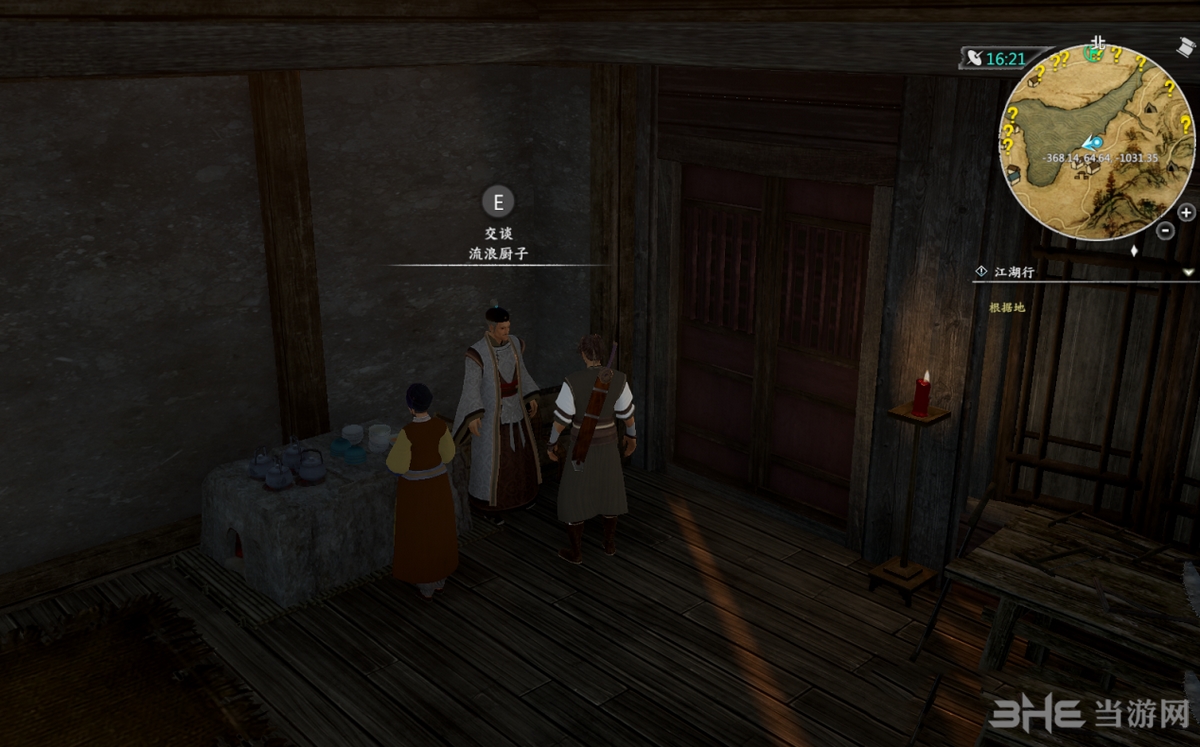Image resolution: width=1200 pixels, height=747 pixels.
Task: Zoom out the minimap with minus button
Action: click(x=1166, y=230)
